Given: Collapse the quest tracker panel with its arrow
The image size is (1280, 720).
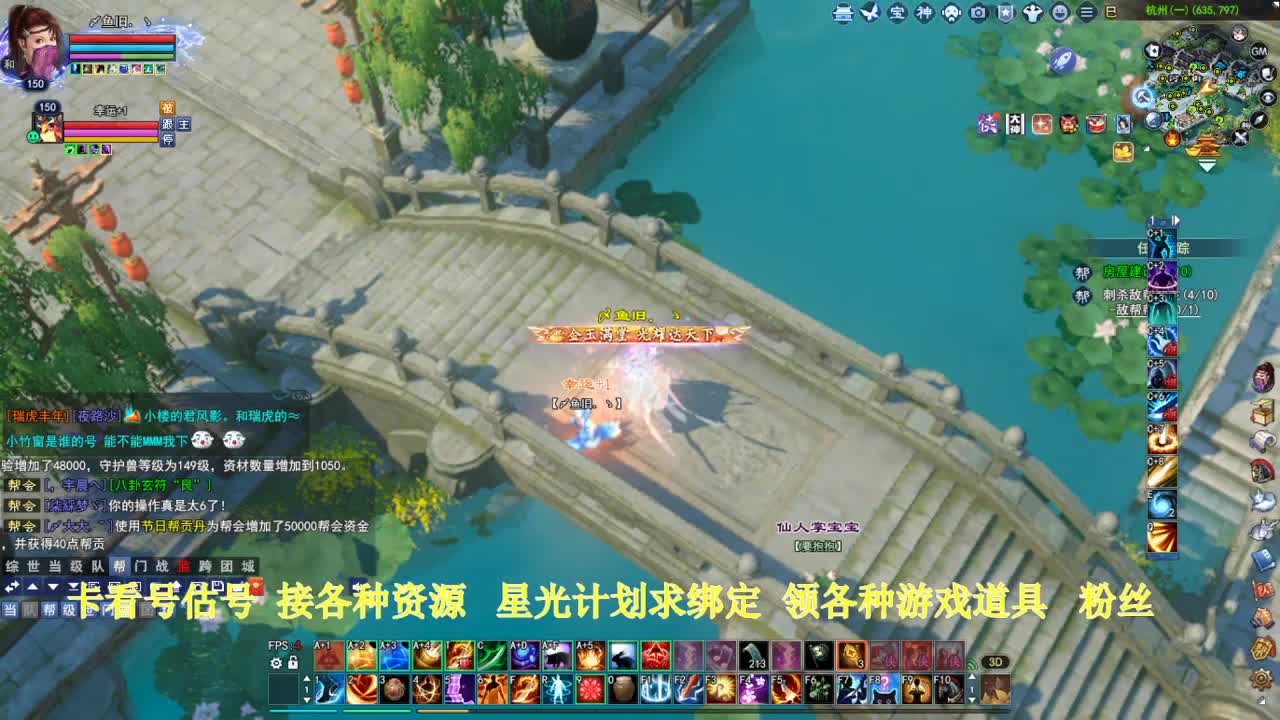Looking at the screenshot, I should (x=1177, y=222).
